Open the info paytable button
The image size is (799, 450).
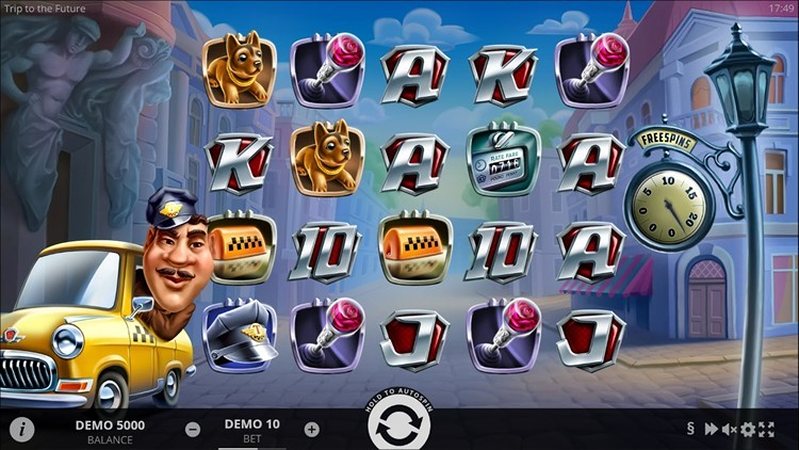22,429
